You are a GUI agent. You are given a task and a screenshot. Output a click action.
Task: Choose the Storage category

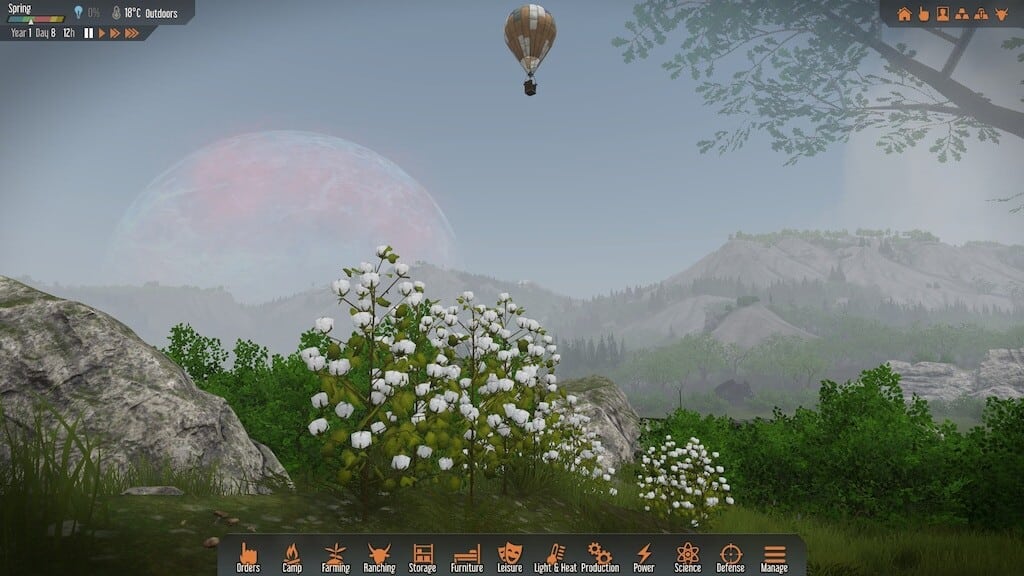pyautogui.click(x=422, y=556)
